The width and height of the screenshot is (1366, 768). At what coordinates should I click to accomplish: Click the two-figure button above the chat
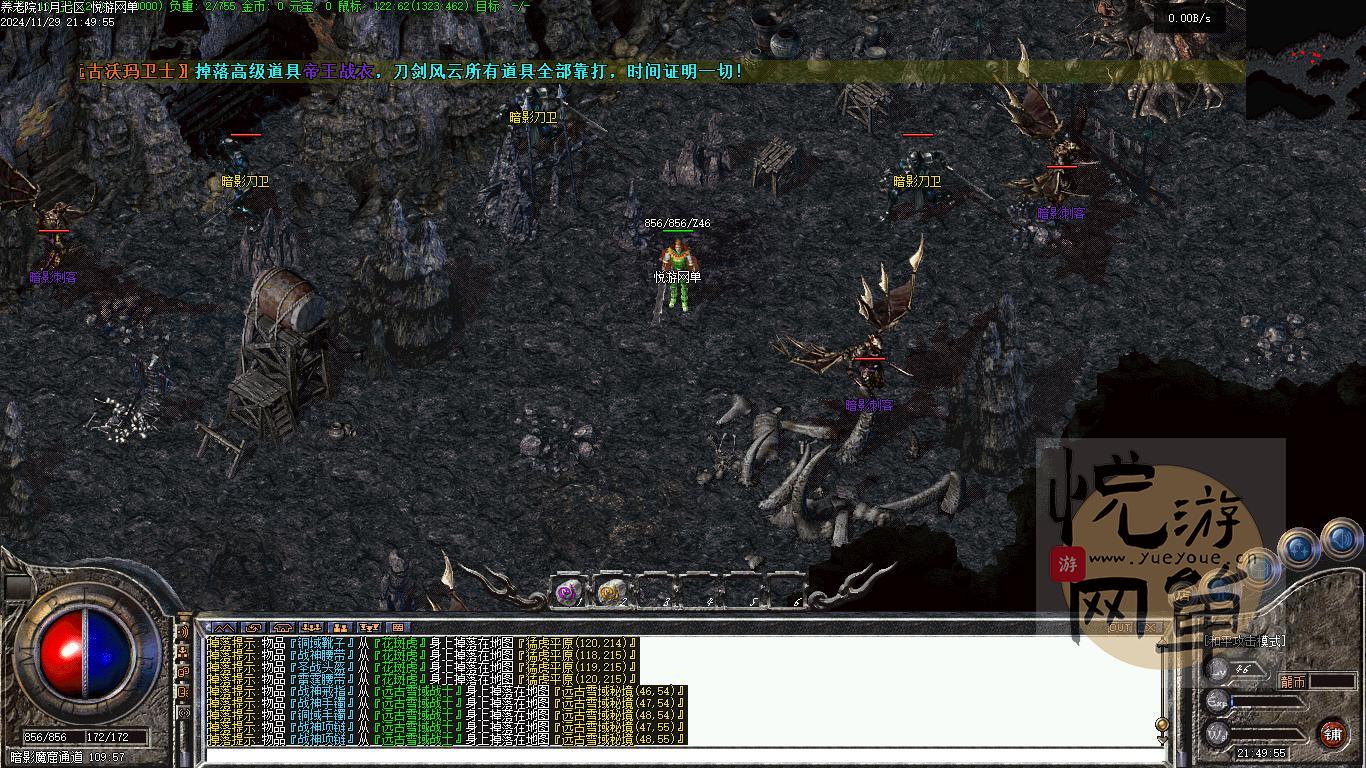(x=340, y=628)
